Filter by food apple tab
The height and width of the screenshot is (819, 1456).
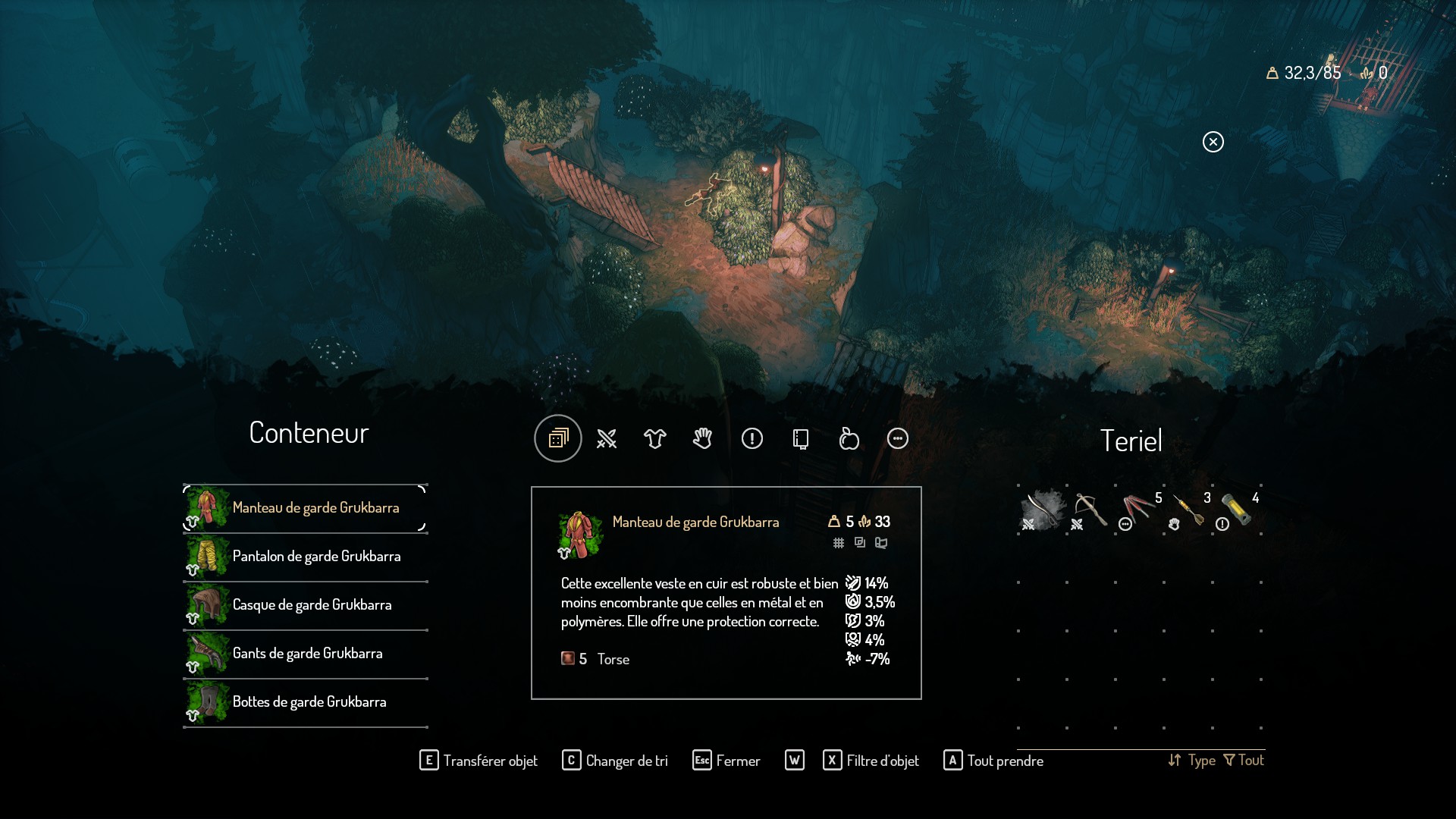click(849, 438)
